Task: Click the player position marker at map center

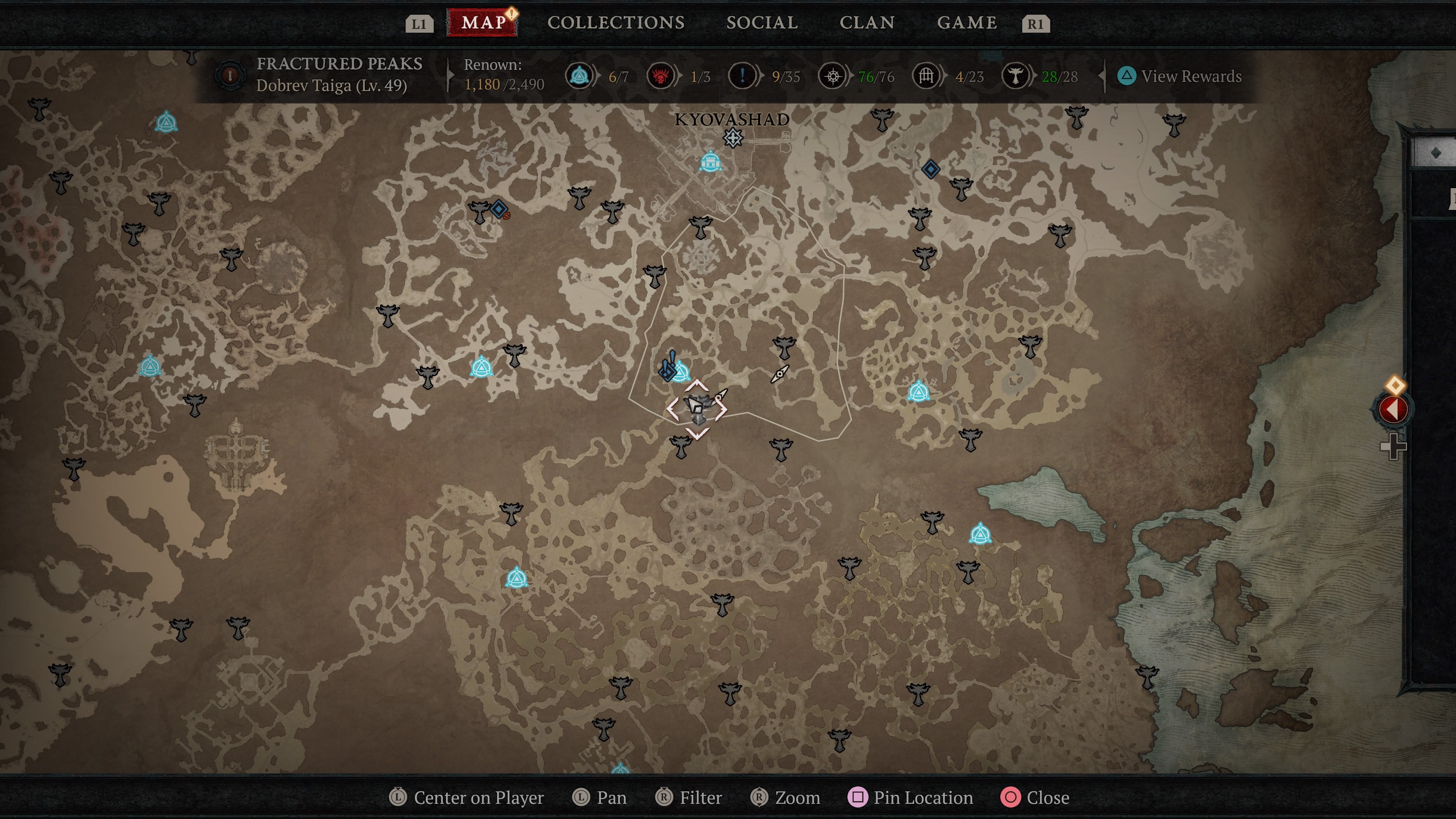Action: pos(698,408)
